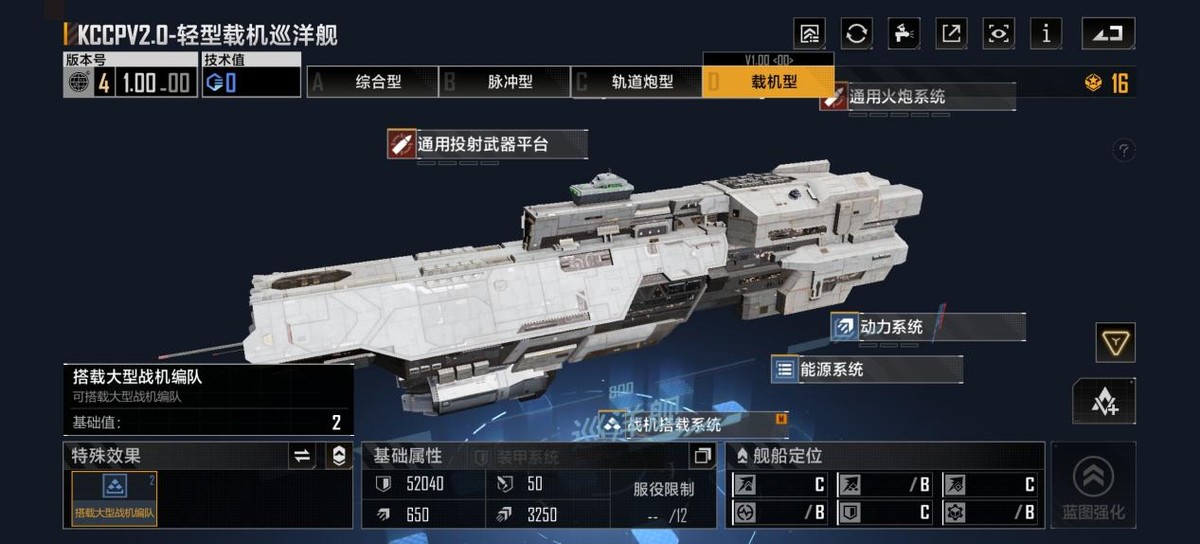Image resolution: width=1200 pixels, height=544 pixels.
Task: Click the swap arrows button beside 特殊效果
Action: (302, 456)
